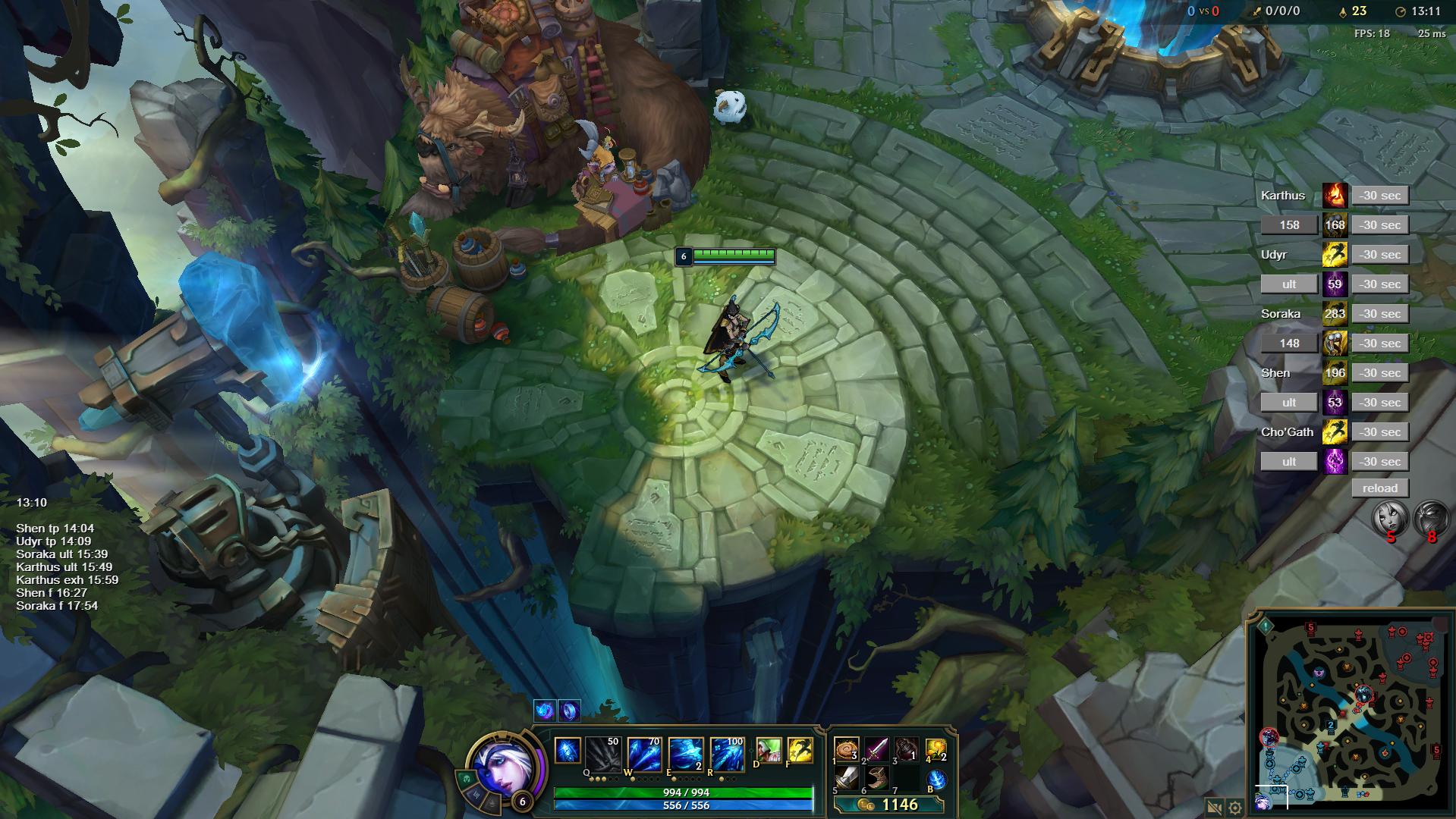Fire the Enchanted Crystal Arrow ultimate on R

726,753
